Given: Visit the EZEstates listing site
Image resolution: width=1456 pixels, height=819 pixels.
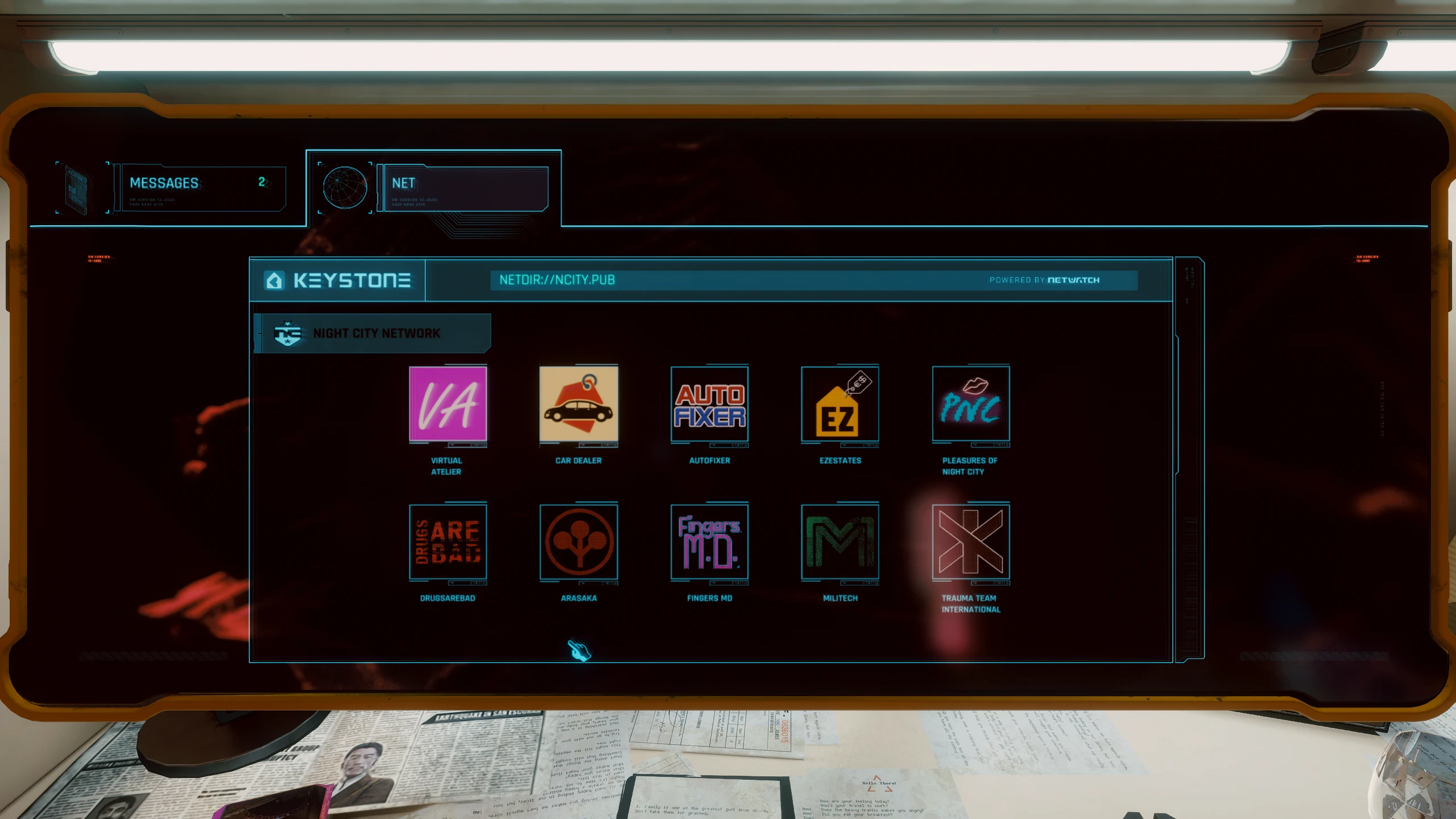Looking at the screenshot, I should pyautogui.click(x=840, y=405).
